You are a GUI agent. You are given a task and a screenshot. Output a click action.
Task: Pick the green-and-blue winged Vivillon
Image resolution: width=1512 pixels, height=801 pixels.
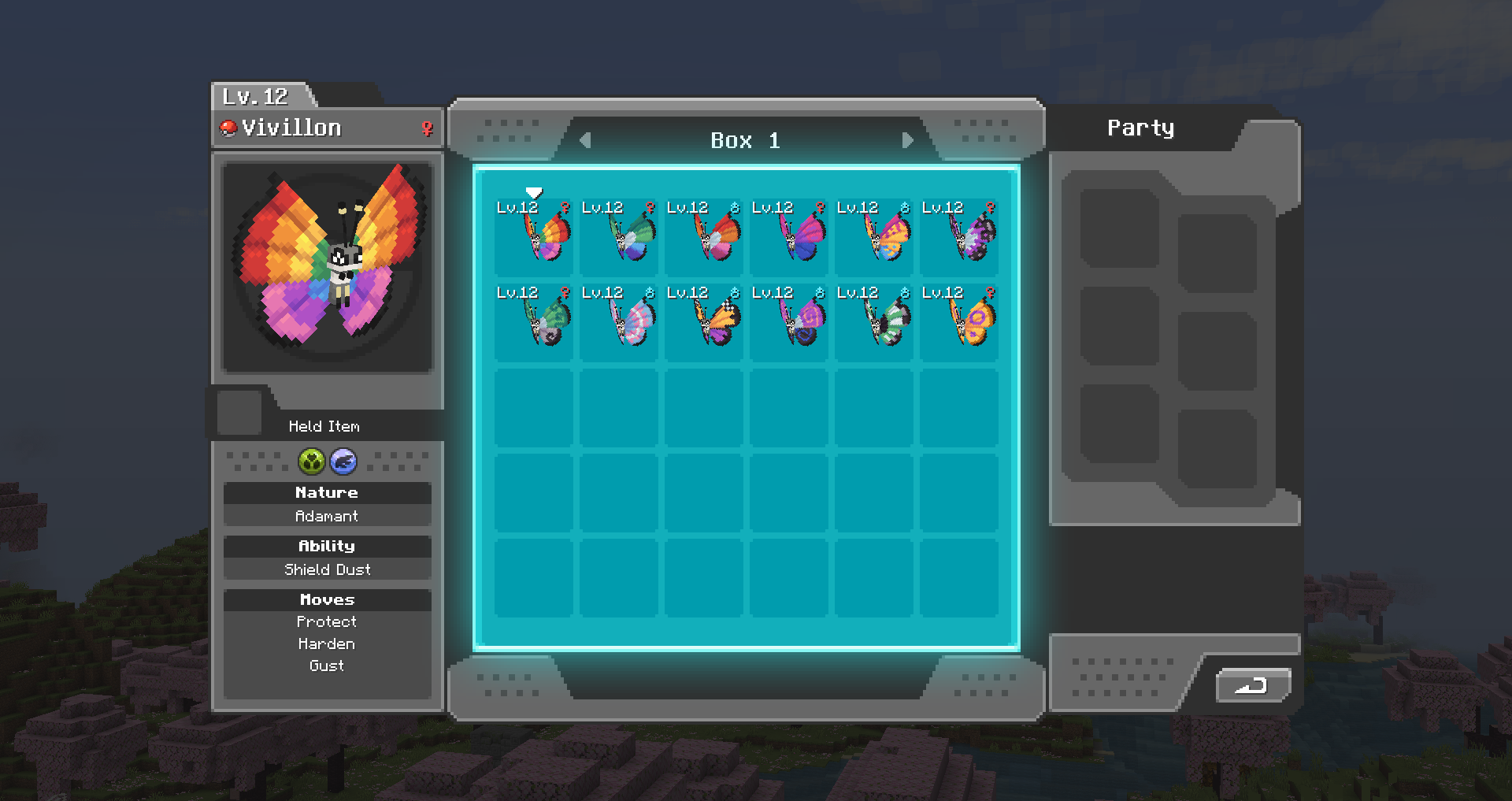(x=620, y=236)
